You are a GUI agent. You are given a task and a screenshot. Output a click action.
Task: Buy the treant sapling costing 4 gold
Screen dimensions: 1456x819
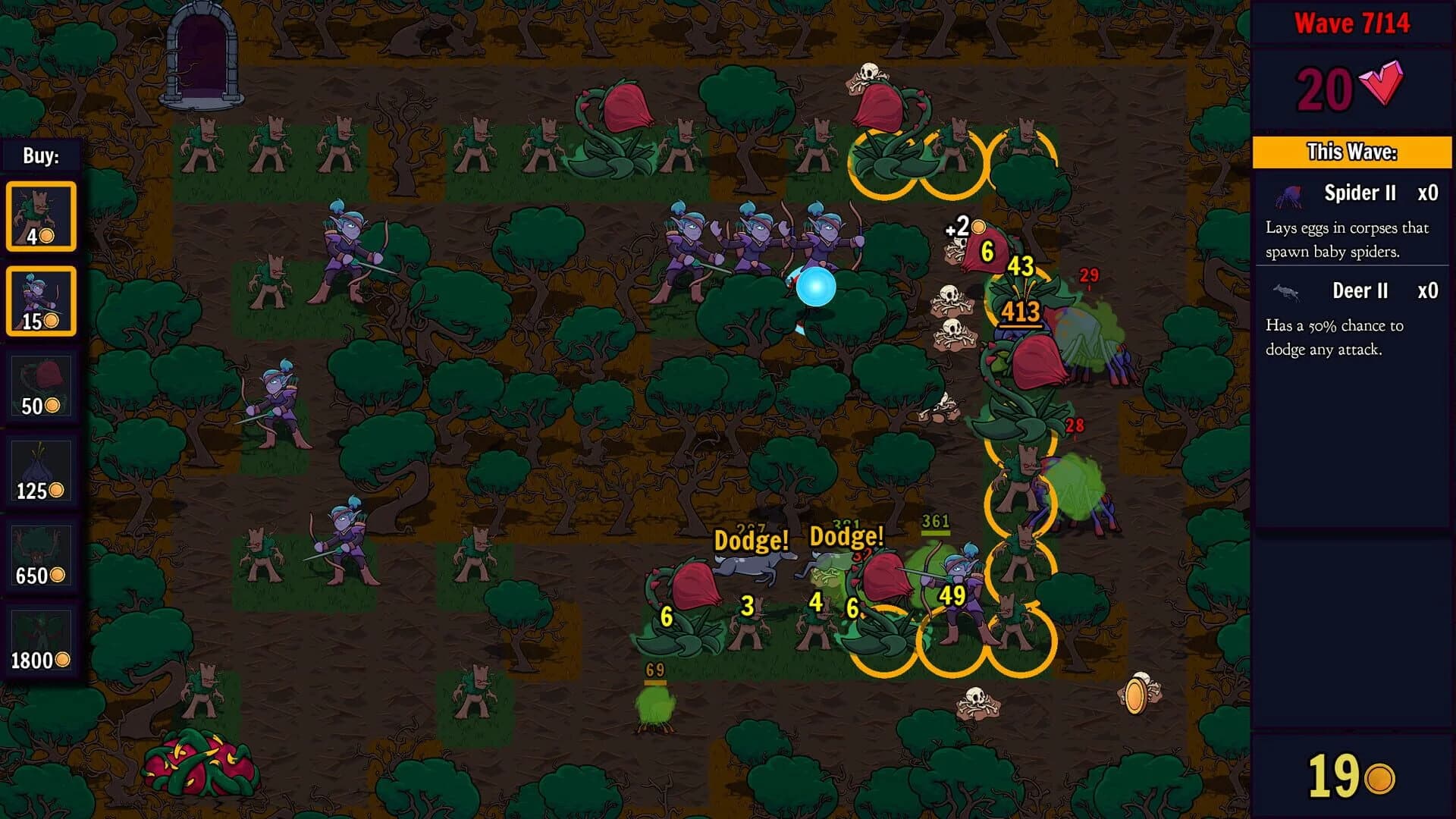coord(42,215)
